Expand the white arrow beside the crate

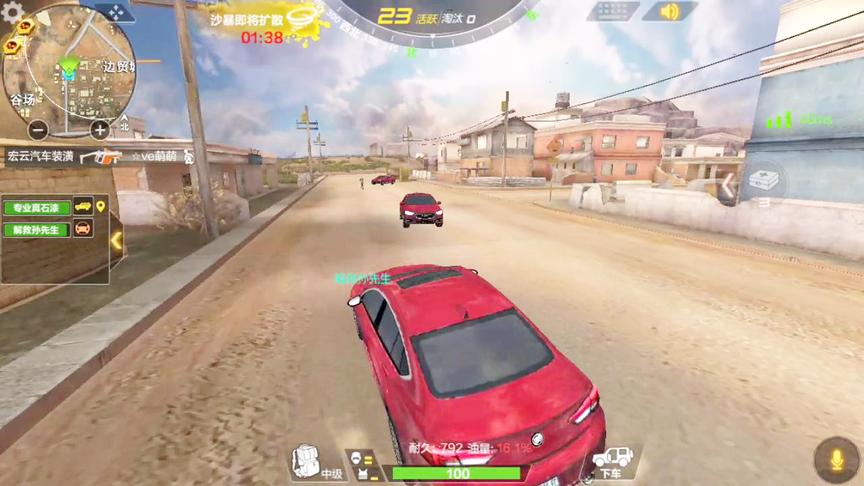pos(730,185)
